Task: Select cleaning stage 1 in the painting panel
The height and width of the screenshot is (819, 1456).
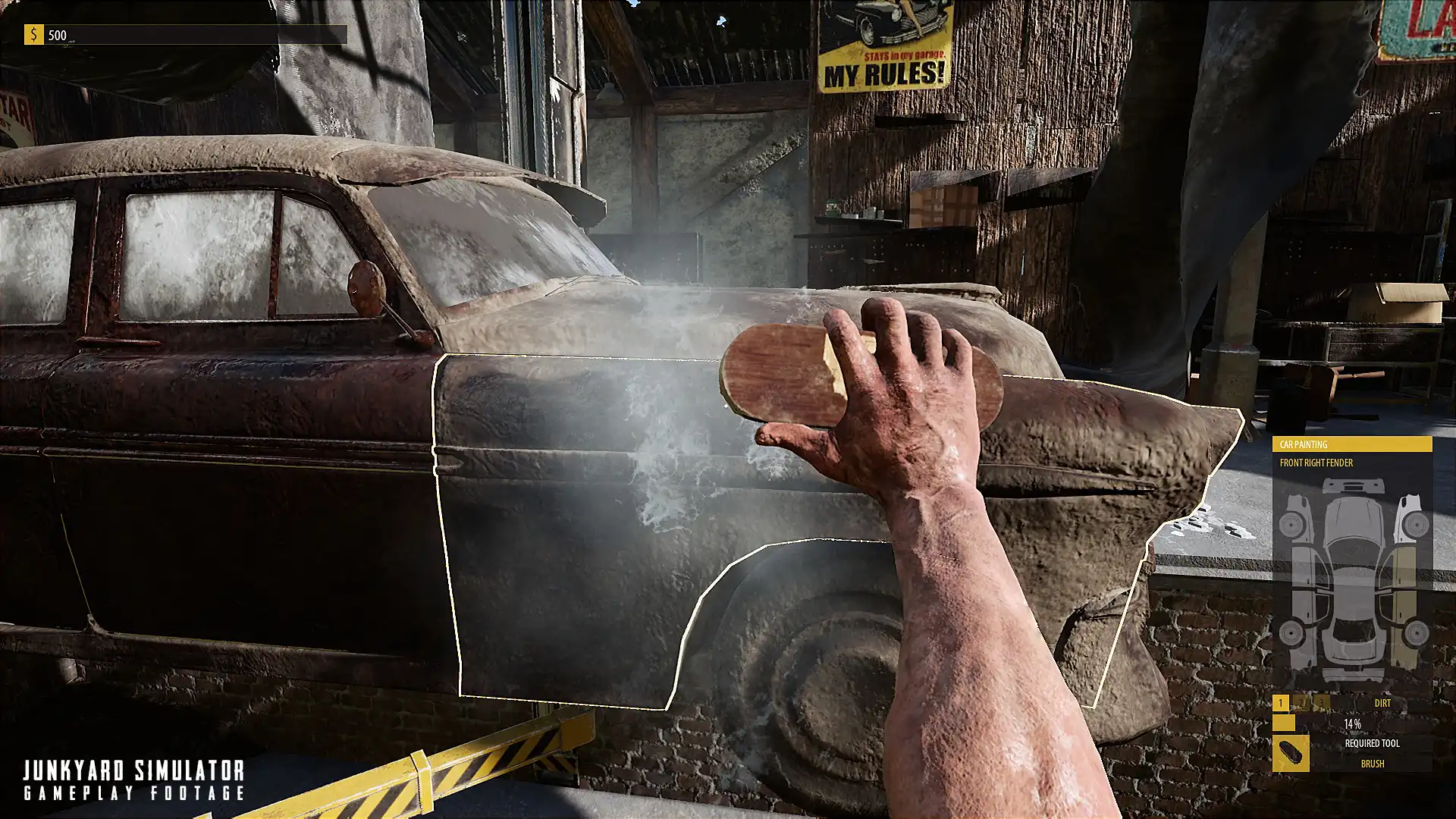Action: click(1280, 703)
